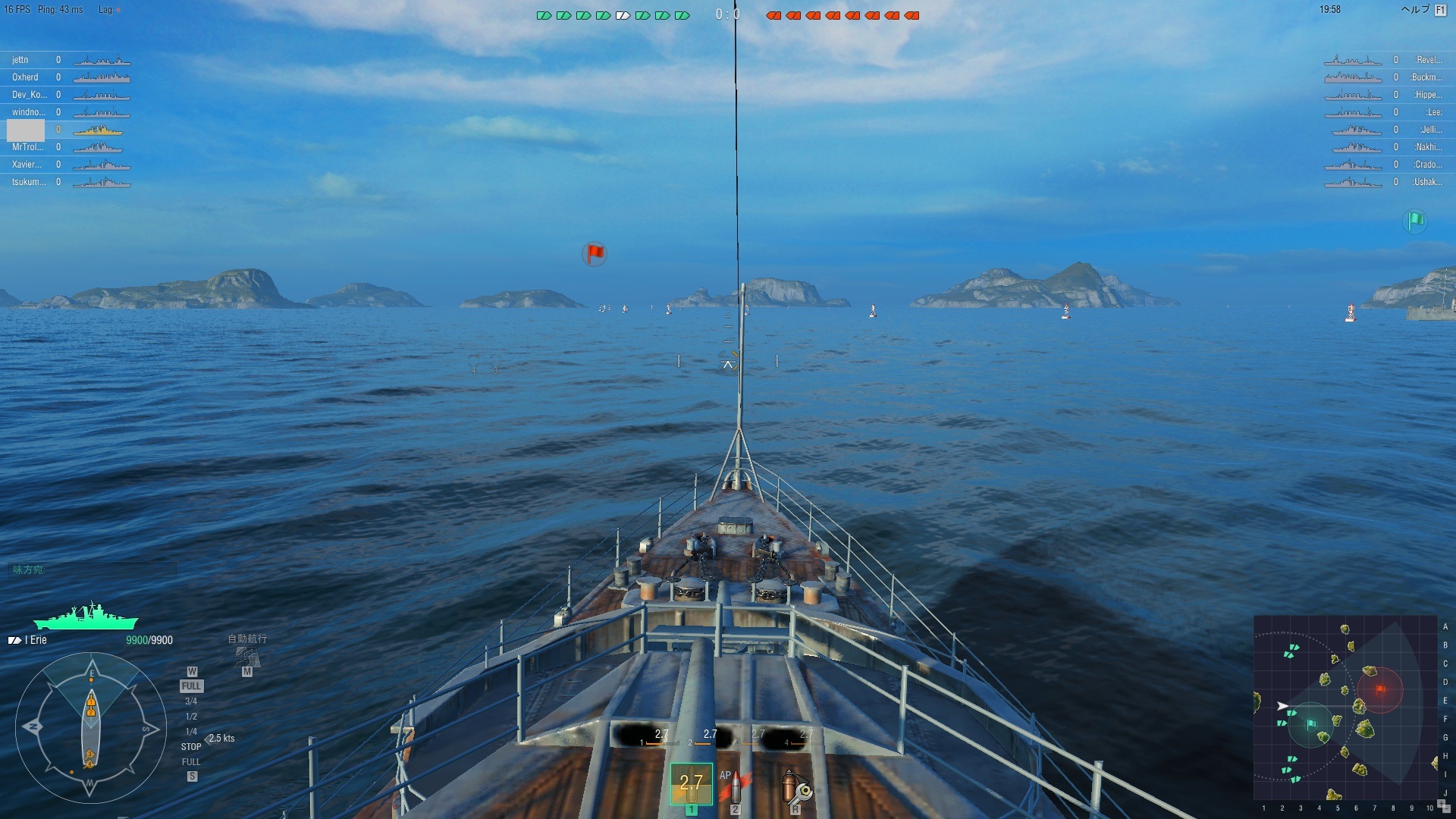Select teammate jettn in the team list

point(20,60)
